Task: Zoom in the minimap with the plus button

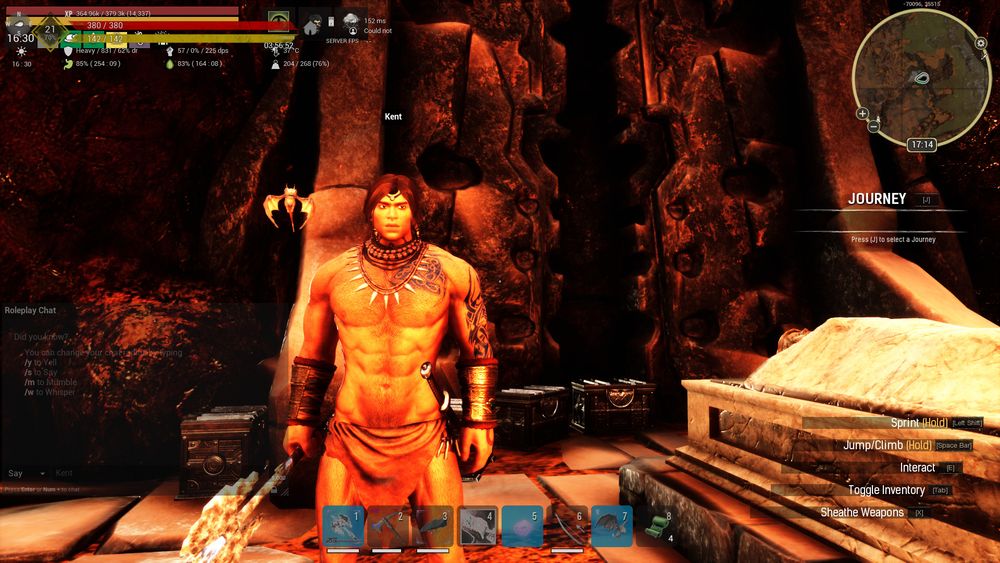Action: click(x=863, y=113)
